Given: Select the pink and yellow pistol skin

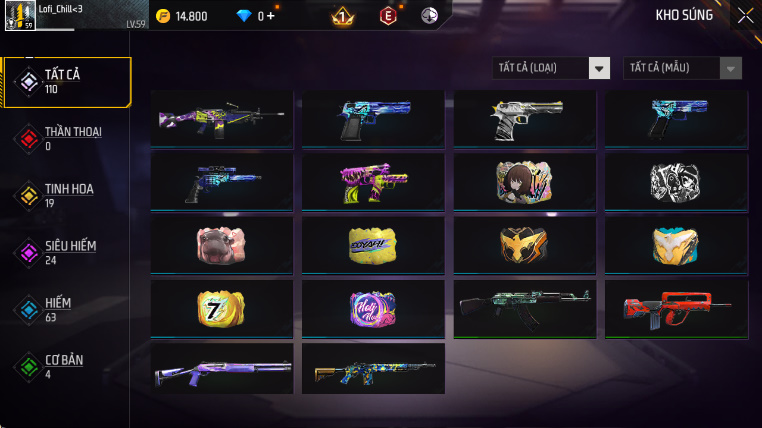Looking at the screenshot, I should coord(373,182).
